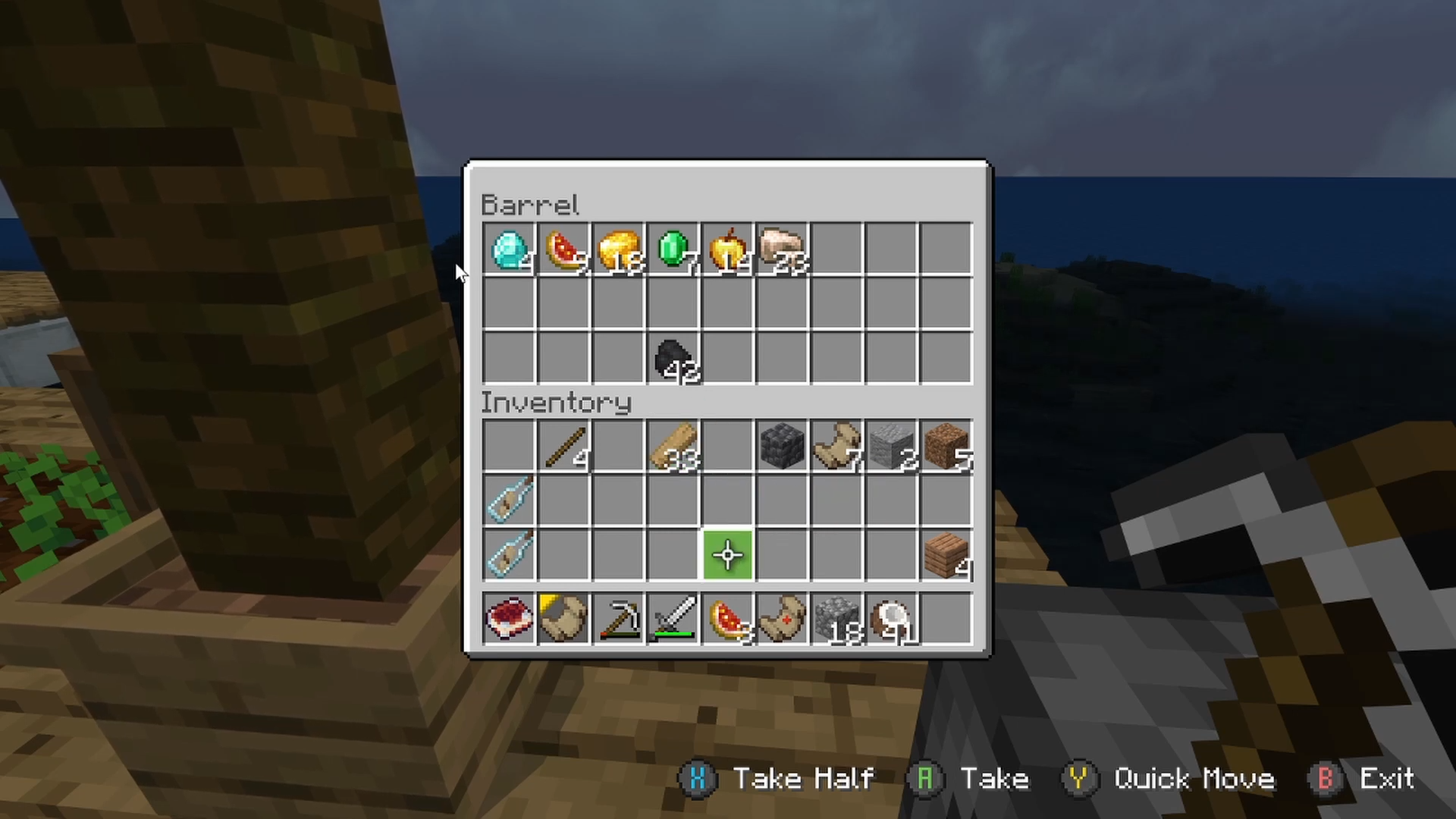Select the coconut stack of 41
The width and height of the screenshot is (1456, 819).
pos(891,620)
